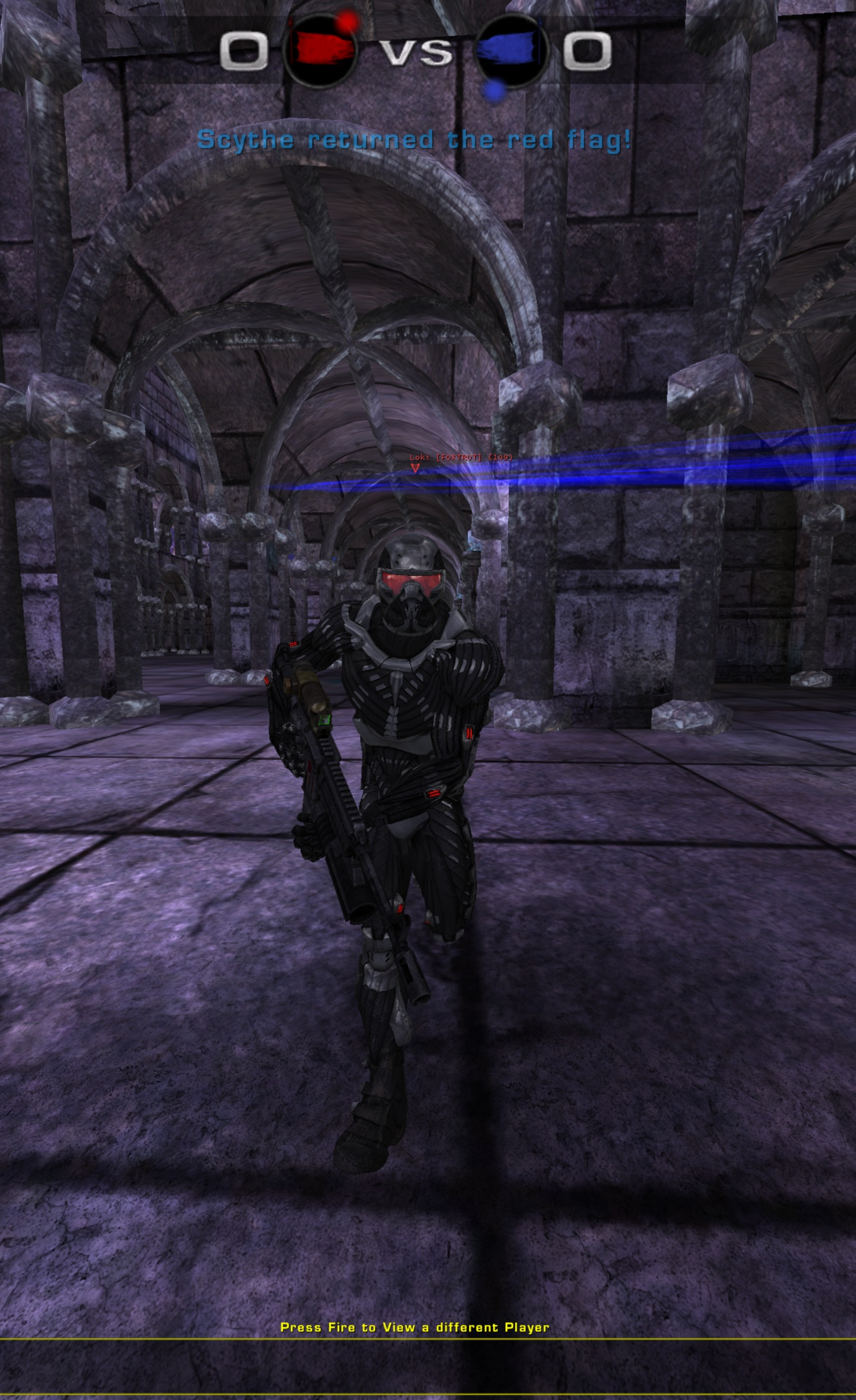Click the red light on the left shoulder

point(292,644)
